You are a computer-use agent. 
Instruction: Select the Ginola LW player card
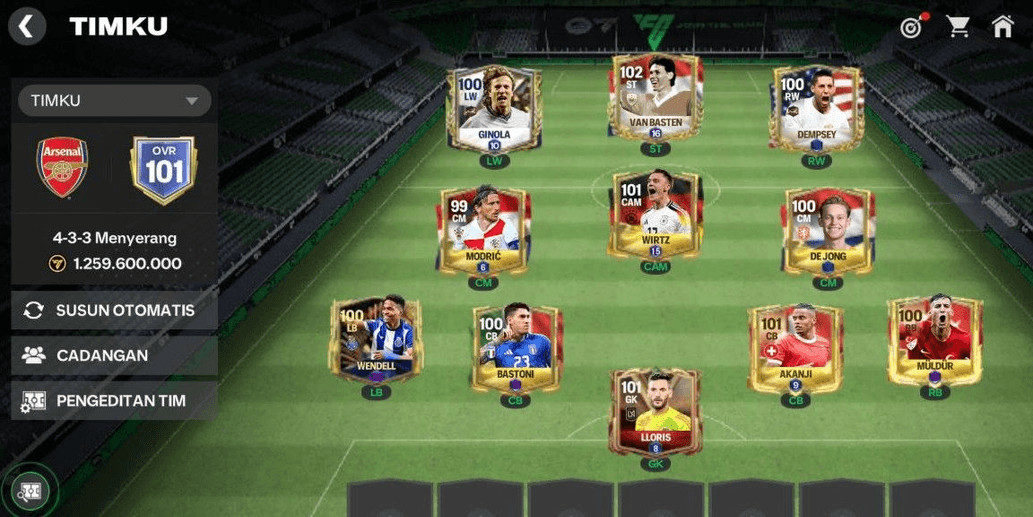click(x=494, y=109)
